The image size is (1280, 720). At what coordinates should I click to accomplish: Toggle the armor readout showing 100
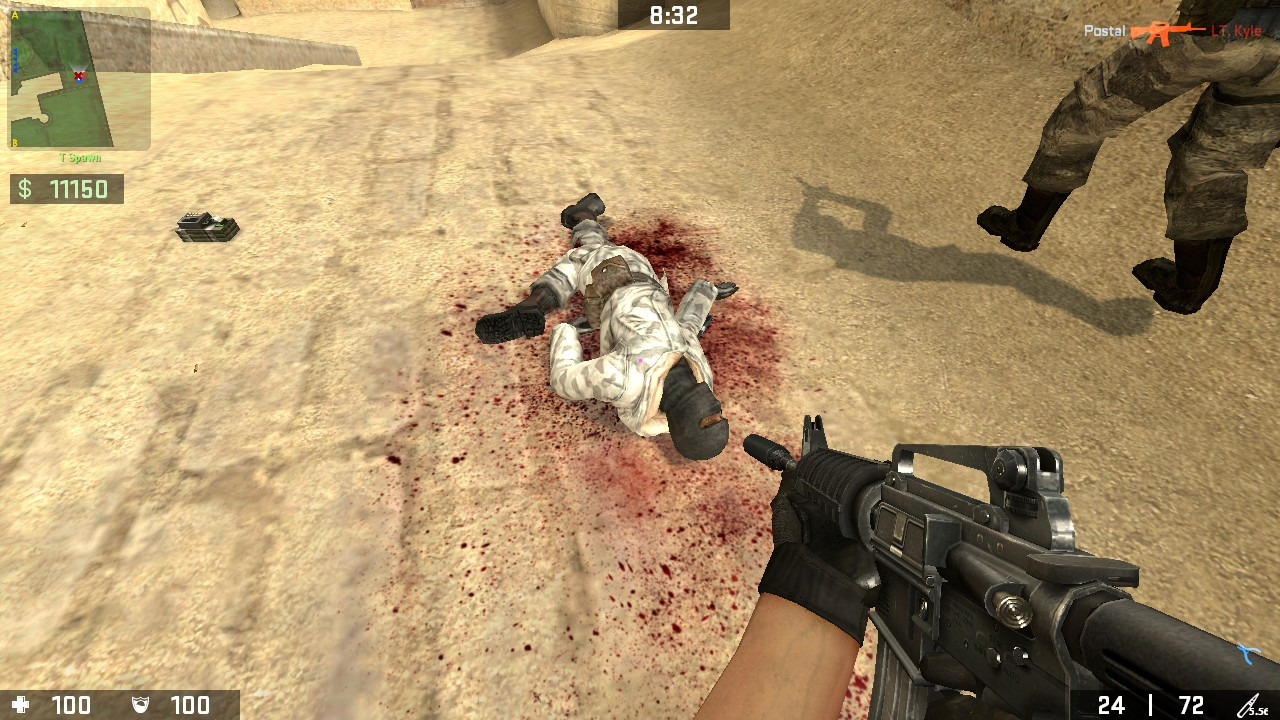[190, 705]
